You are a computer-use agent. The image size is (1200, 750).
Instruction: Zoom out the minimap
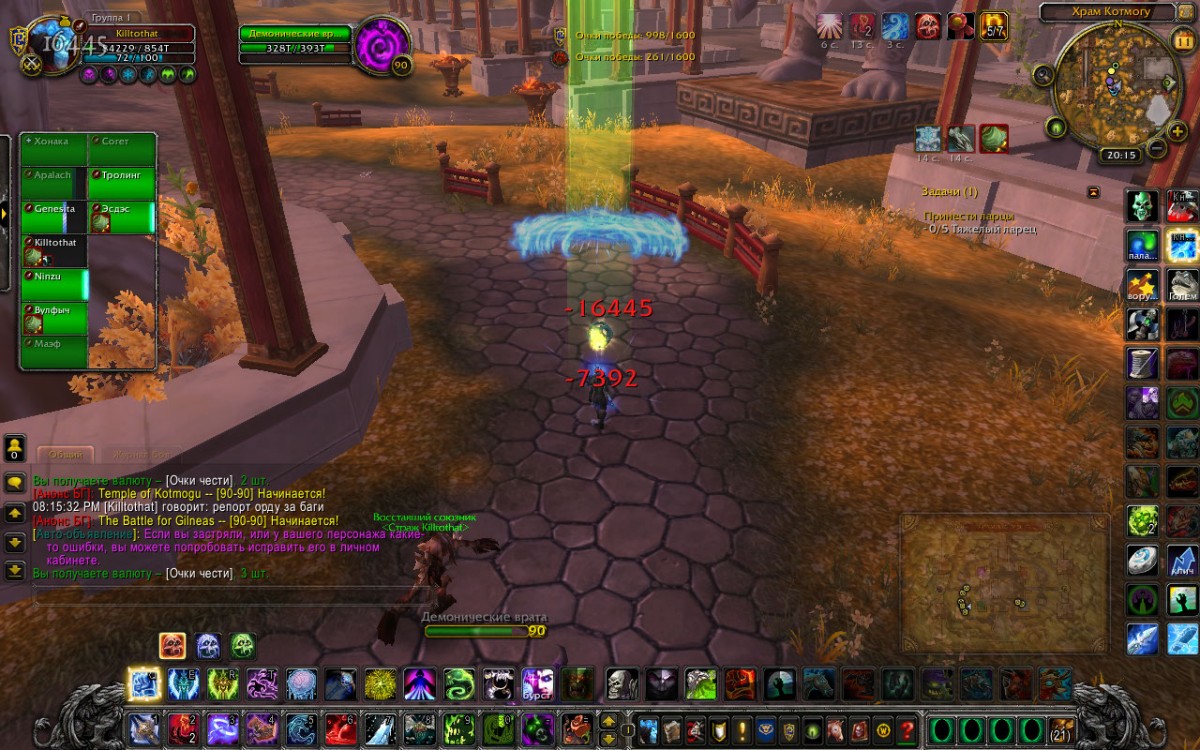pyautogui.click(x=1155, y=149)
